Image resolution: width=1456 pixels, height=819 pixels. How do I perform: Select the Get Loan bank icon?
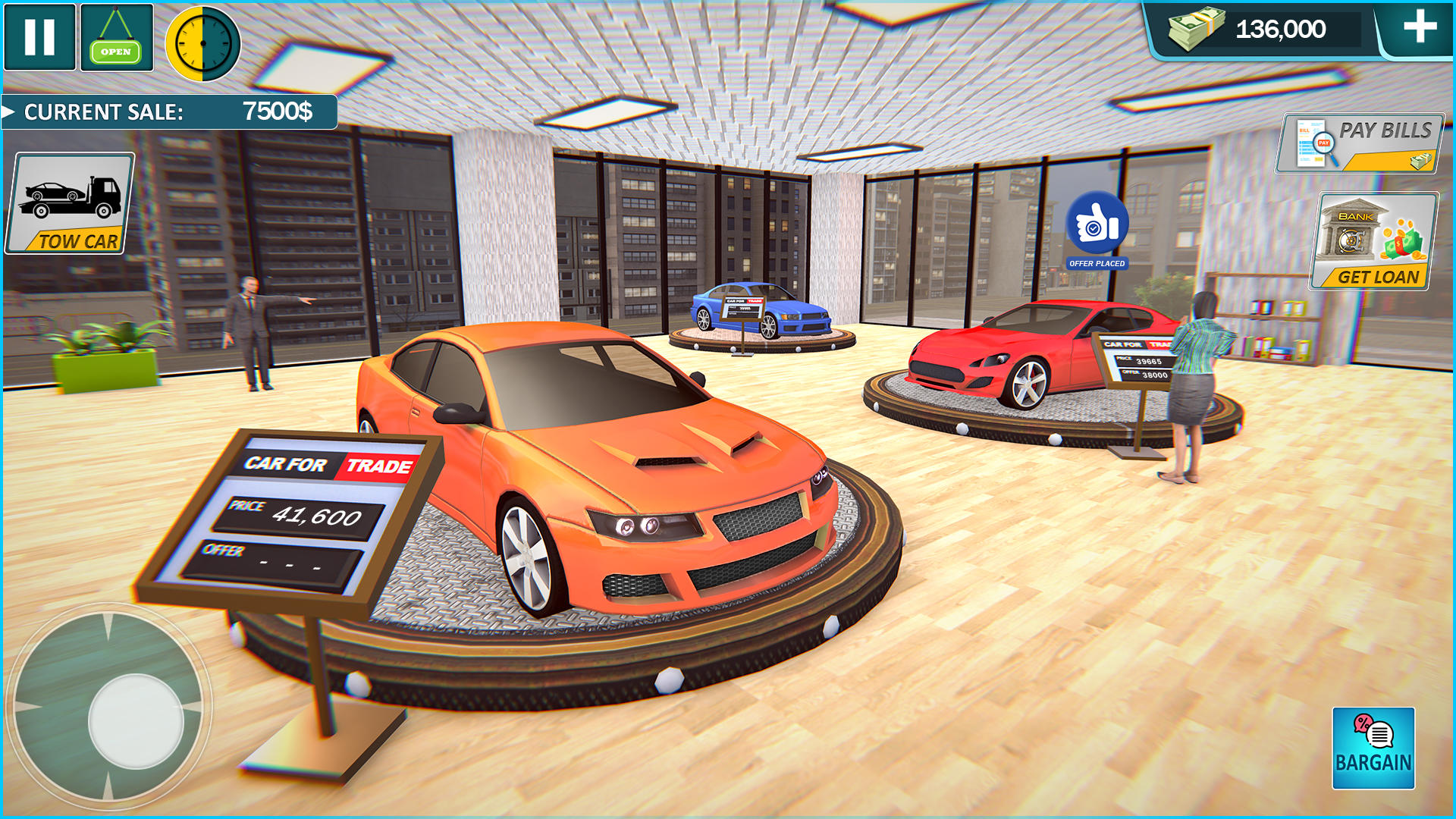coord(1374,239)
